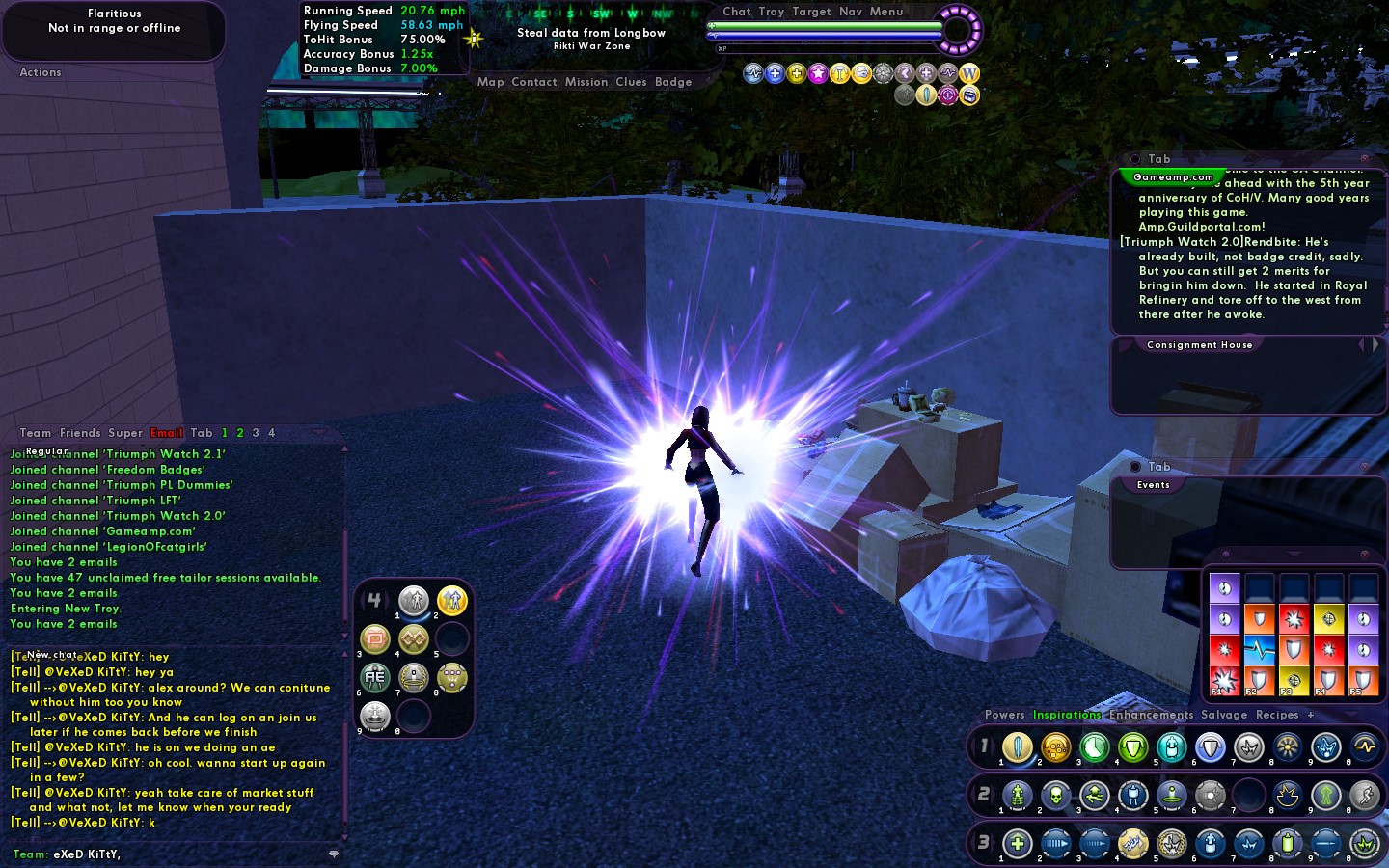Viewport: 1389px width, 868px height.
Task: Switch to the Powers tab
Action: (1004, 715)
